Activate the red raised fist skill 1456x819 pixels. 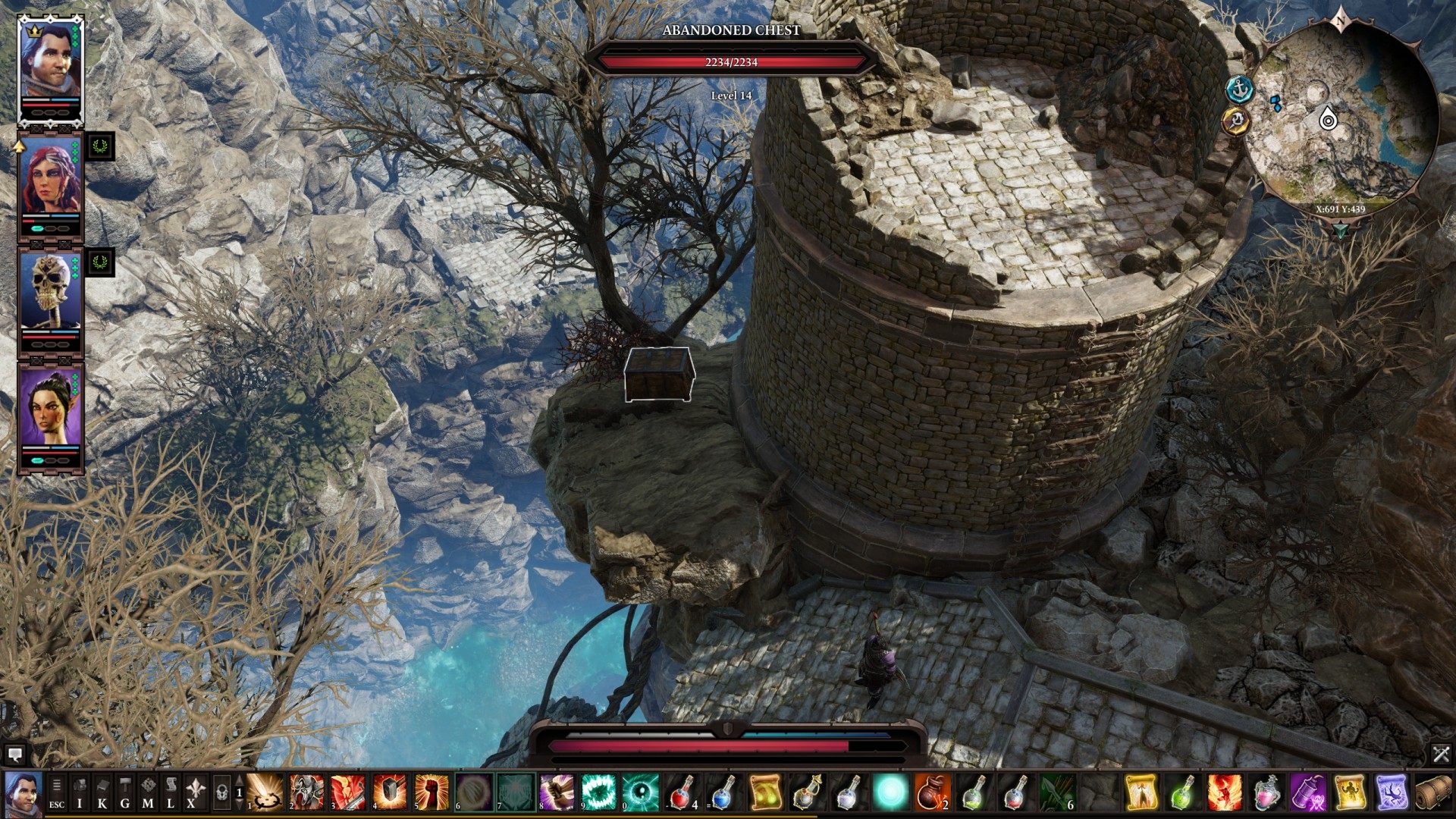pos(431,792)
